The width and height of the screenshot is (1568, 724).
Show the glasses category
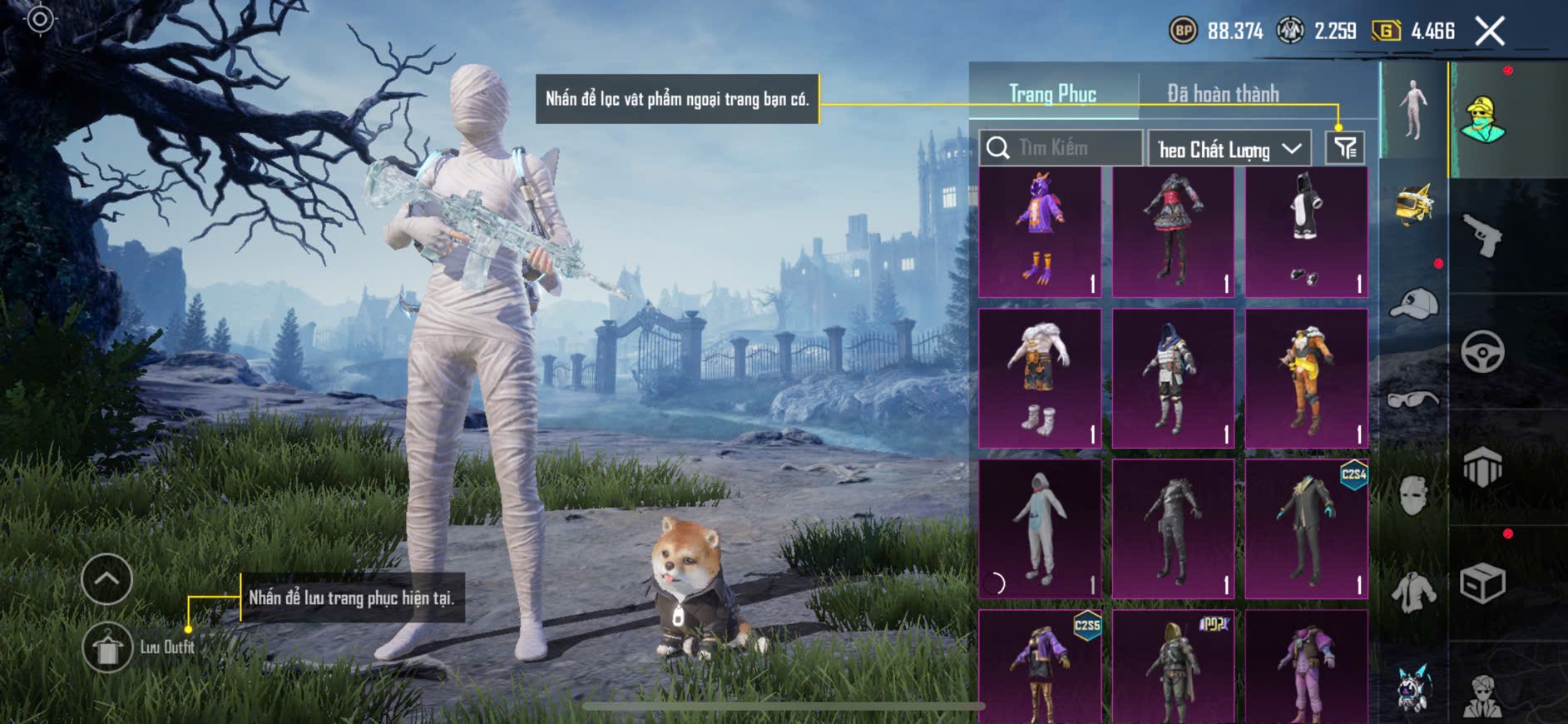(x=1413, y=400)
